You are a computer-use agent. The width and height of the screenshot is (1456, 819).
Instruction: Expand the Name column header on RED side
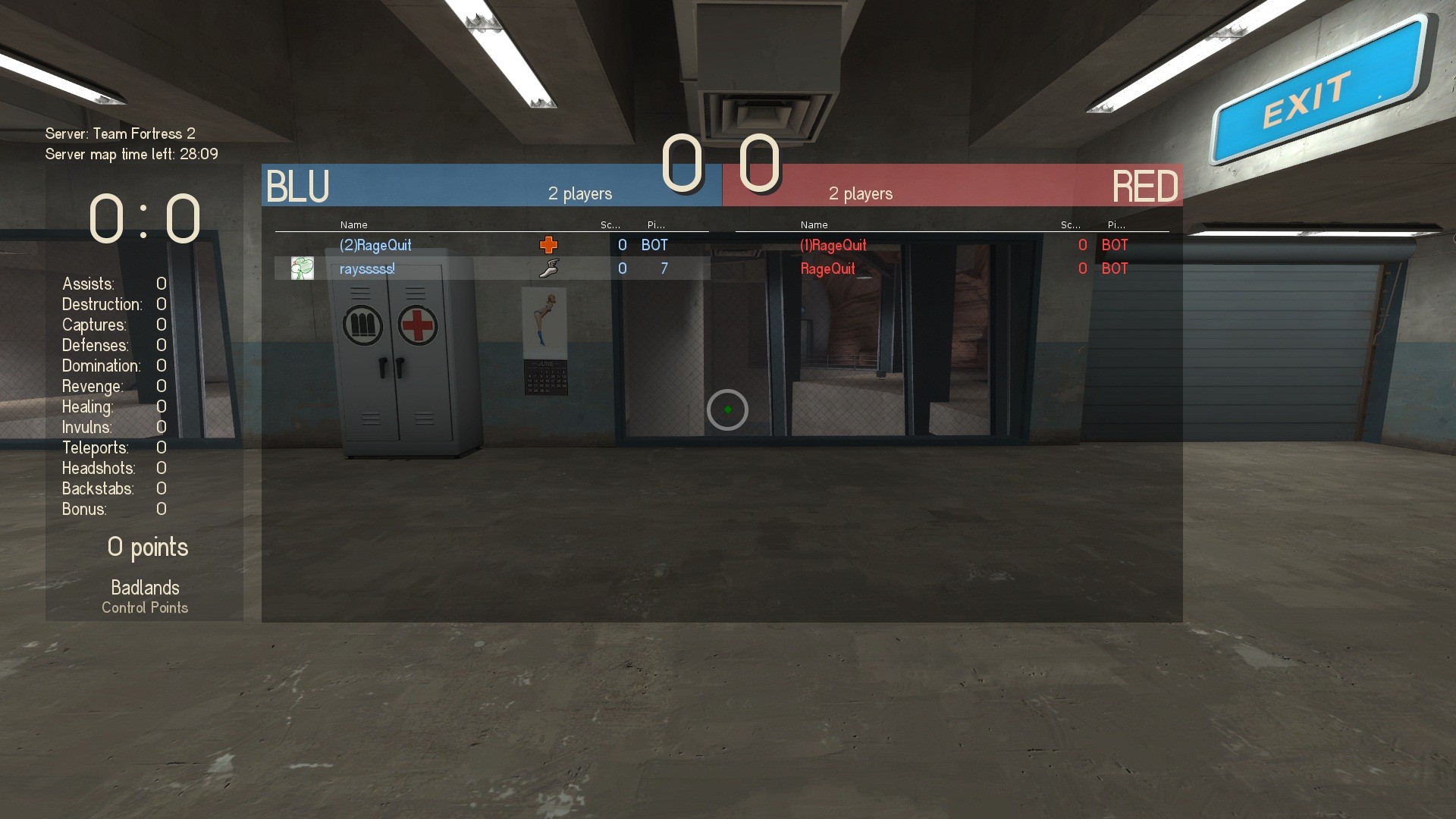pyautogui.click(x=813, y=224)
